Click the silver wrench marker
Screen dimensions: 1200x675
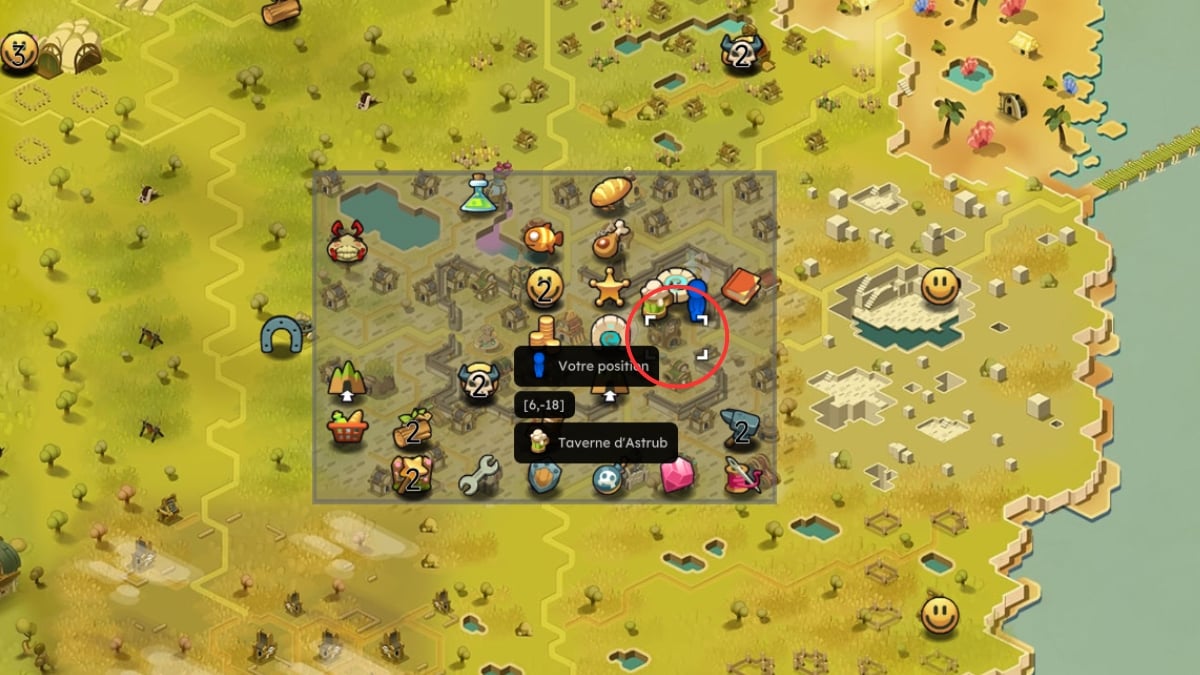(478, 475)
